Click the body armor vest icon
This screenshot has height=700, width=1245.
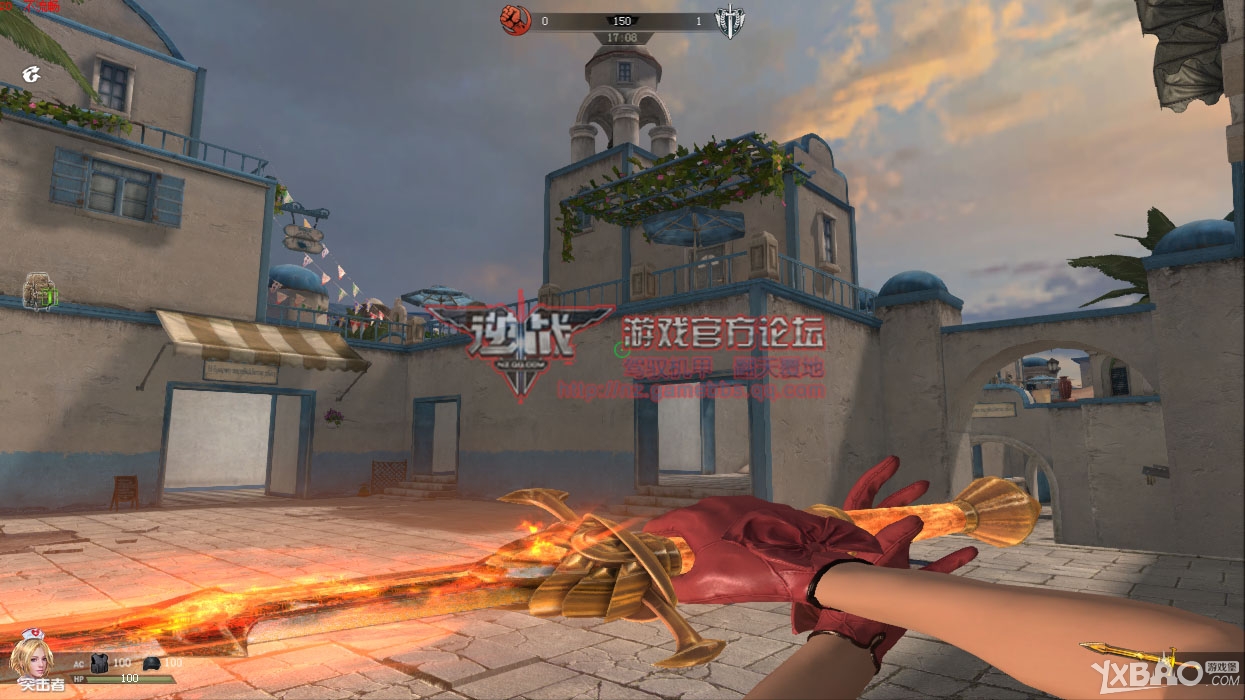[99, 663]
